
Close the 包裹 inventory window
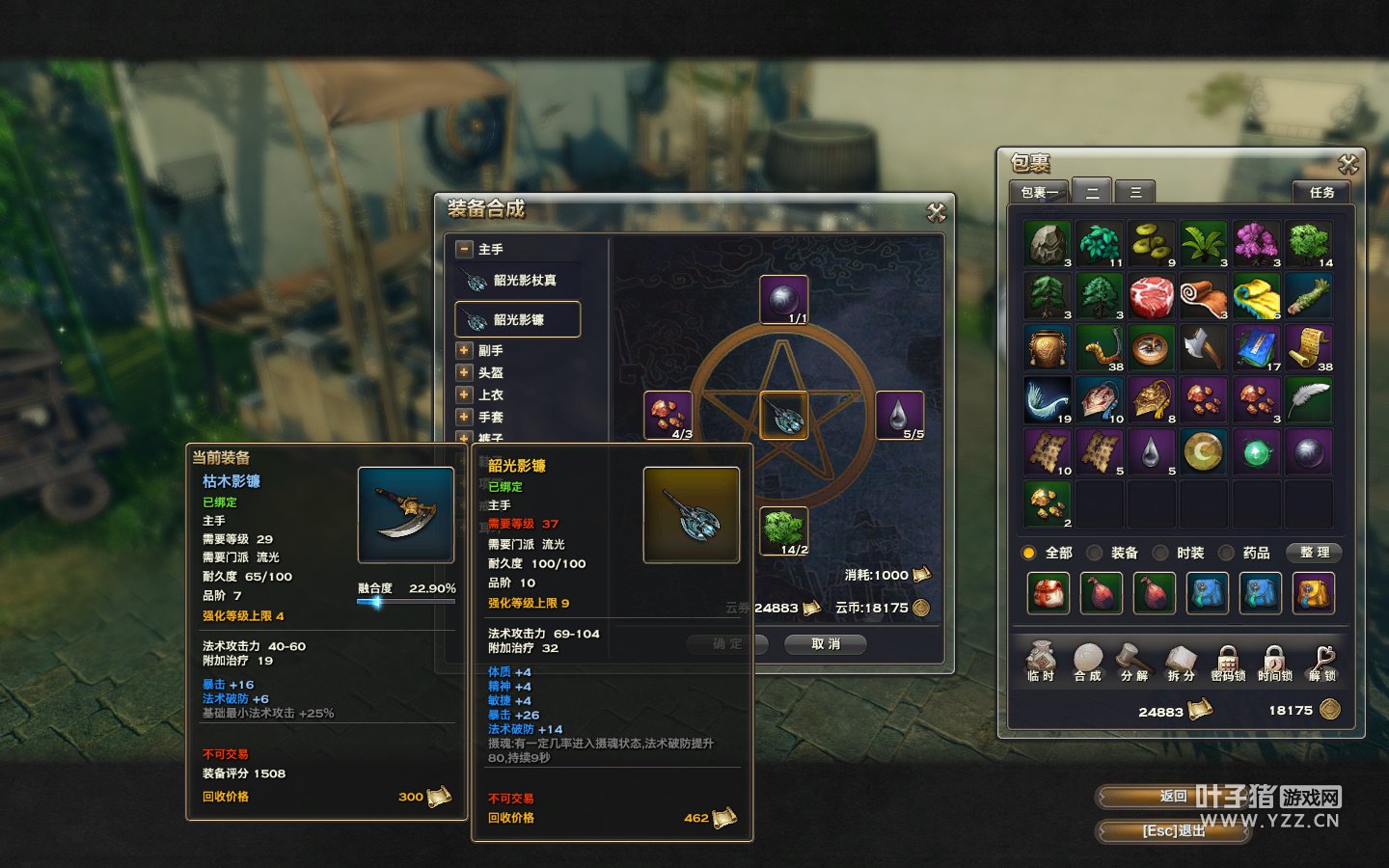click(1348, 165)
